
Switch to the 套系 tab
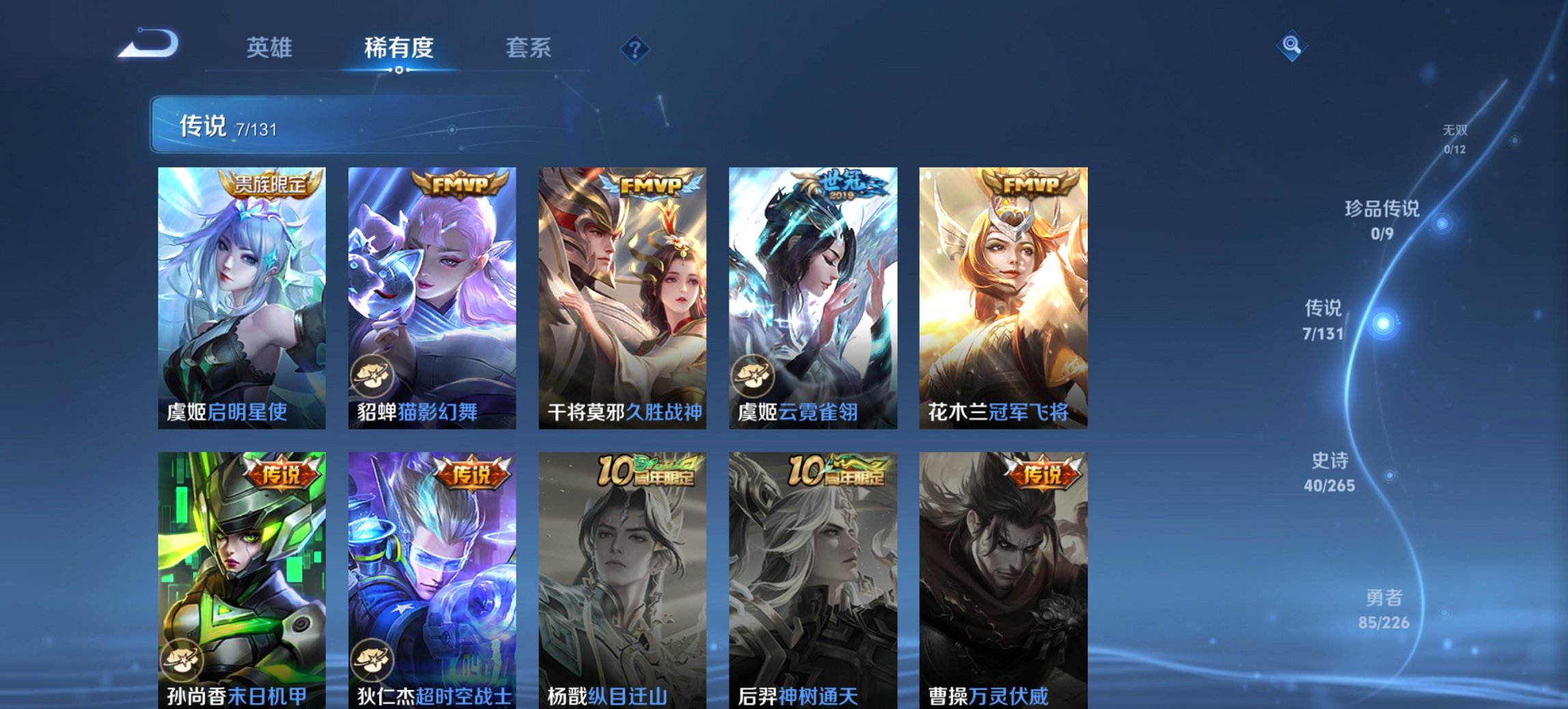coord(529,48)
